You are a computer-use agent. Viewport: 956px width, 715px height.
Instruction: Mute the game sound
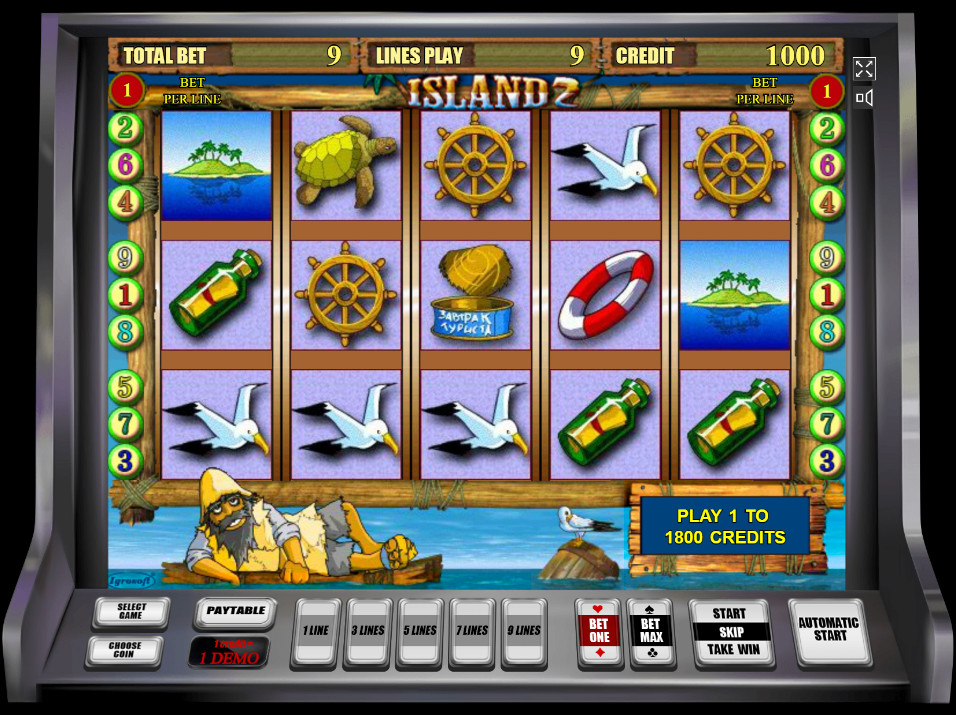point(865,98)
